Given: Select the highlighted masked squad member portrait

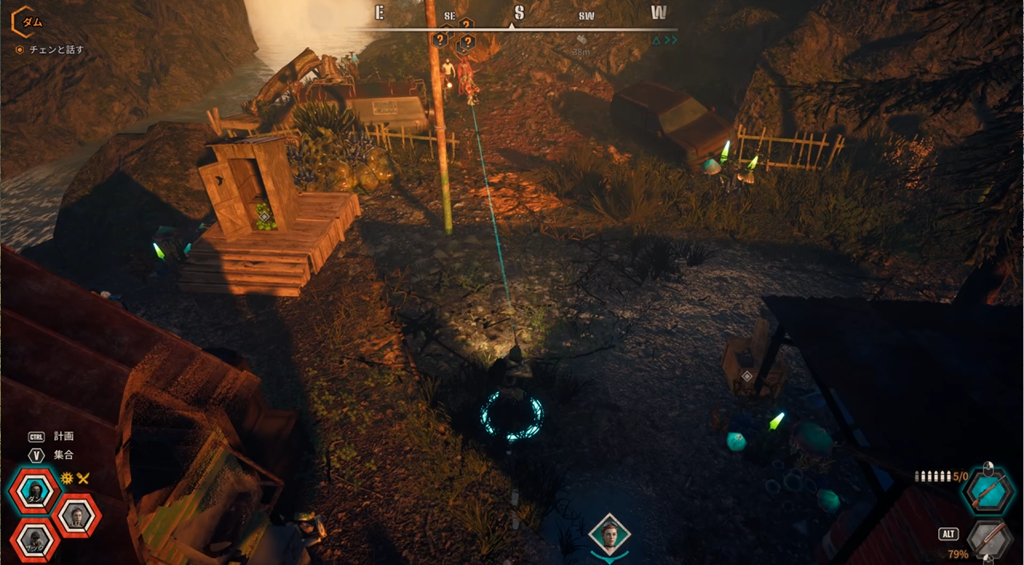Looking at the screenshot, I should click(36, 489).
